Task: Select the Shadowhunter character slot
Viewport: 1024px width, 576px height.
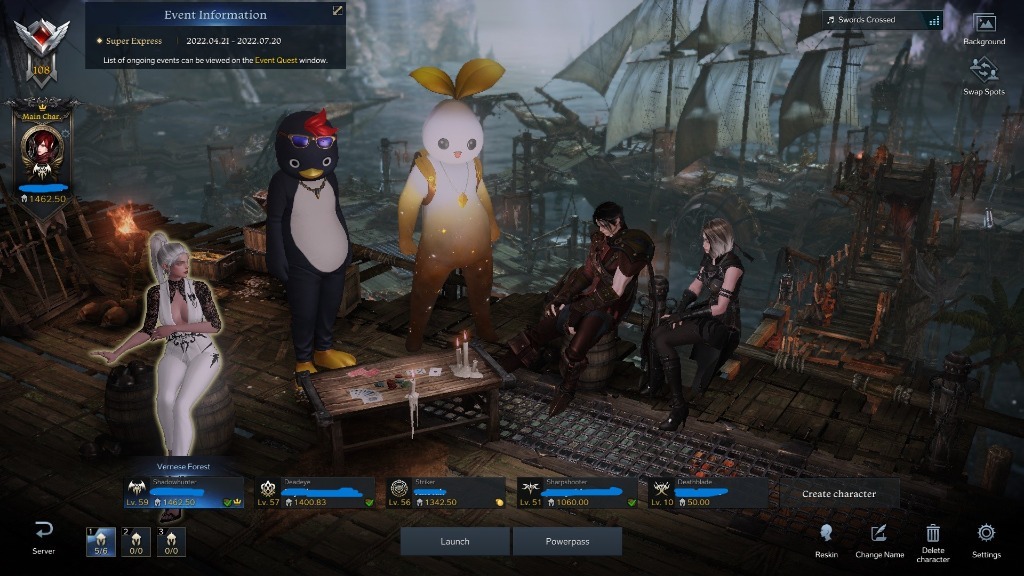Action: click(184, 492)
